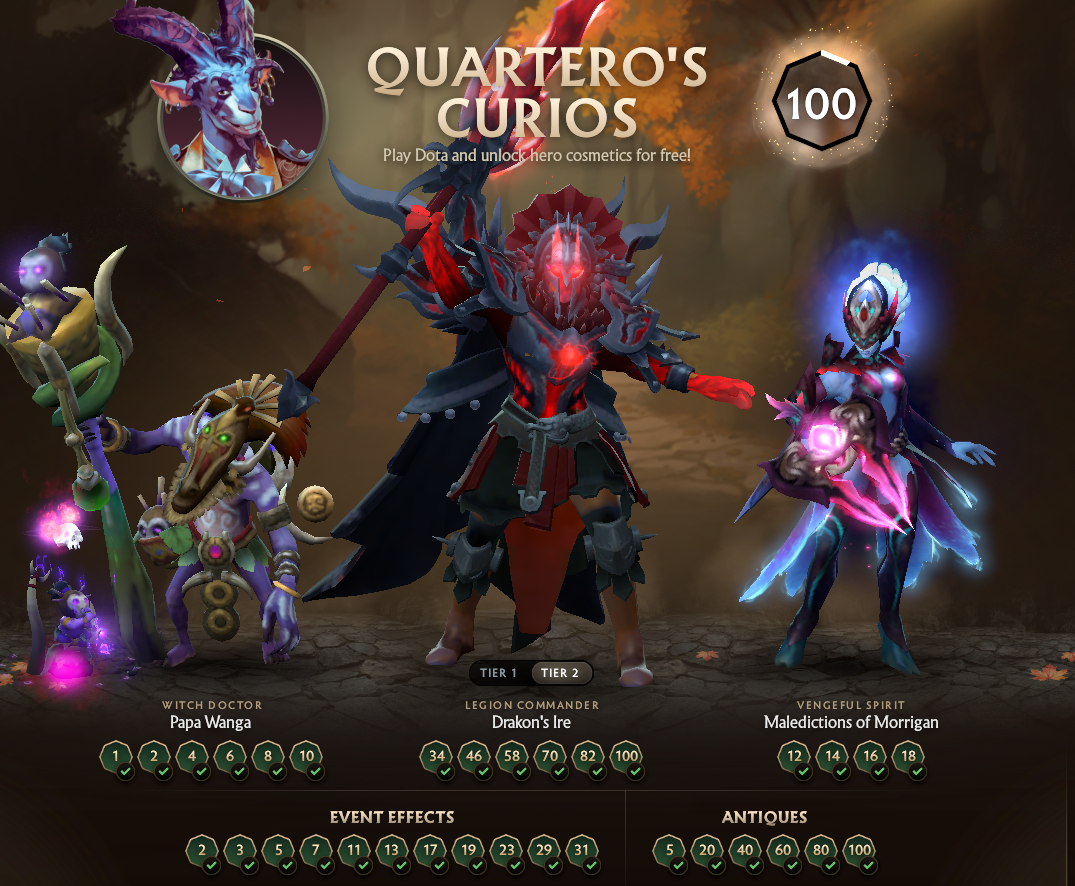Select Antiques level 20 reward
The height and width of the screenshot is (886, 1075).
707,851
